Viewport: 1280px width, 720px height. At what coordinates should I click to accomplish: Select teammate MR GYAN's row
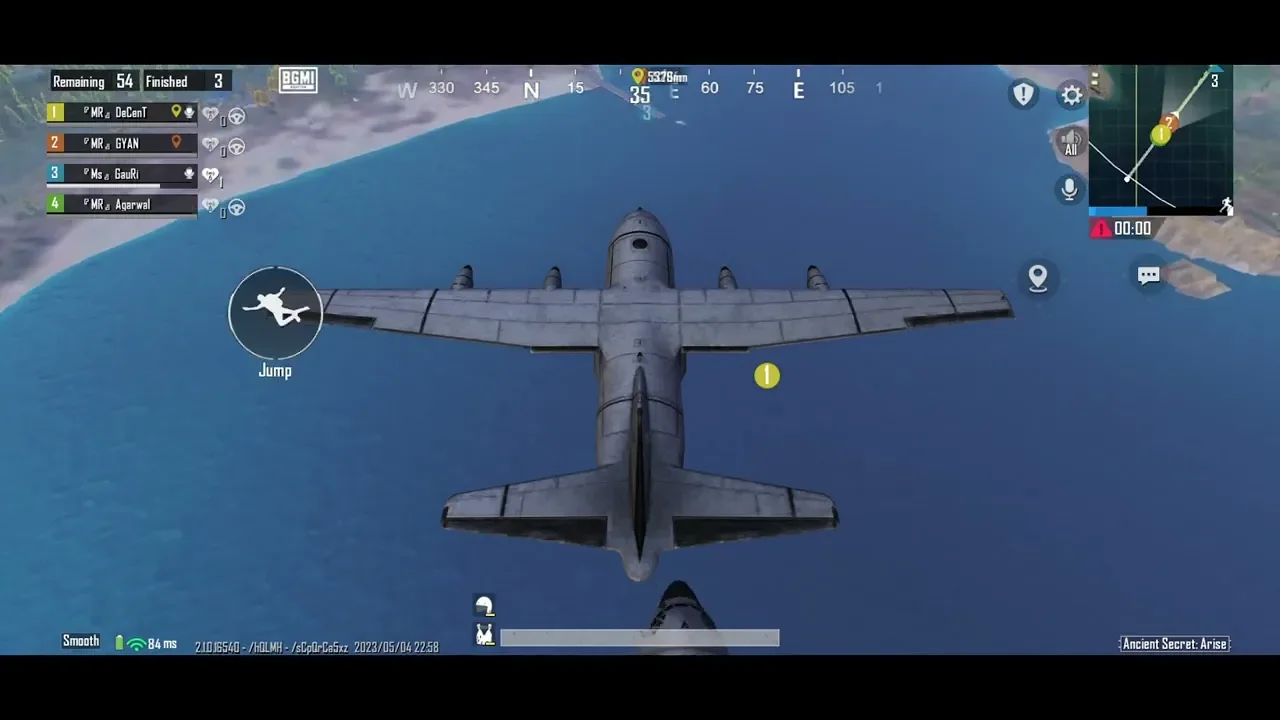pyautogui.click(x=122, y=143)
